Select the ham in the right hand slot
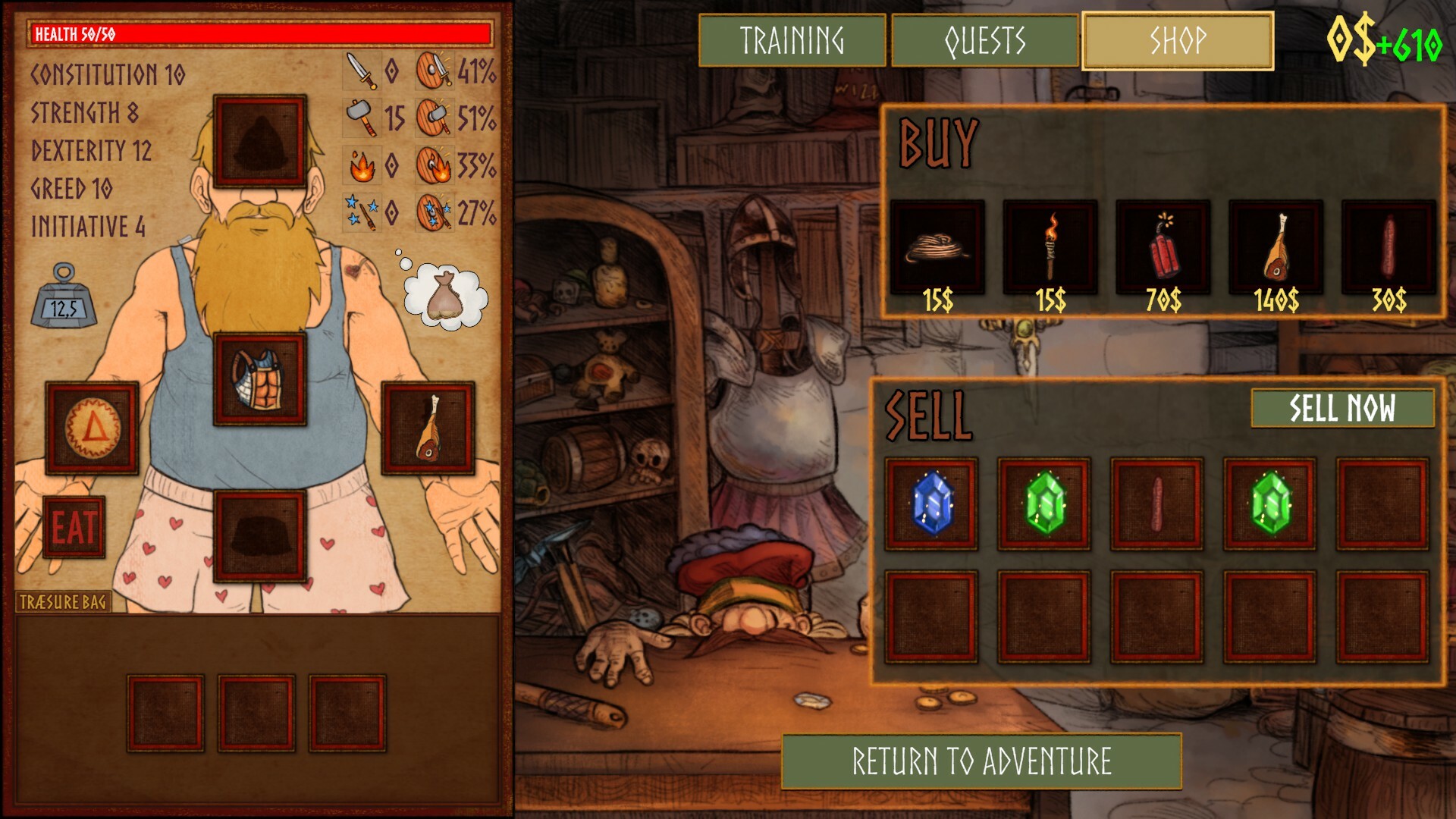 [428, 427]
